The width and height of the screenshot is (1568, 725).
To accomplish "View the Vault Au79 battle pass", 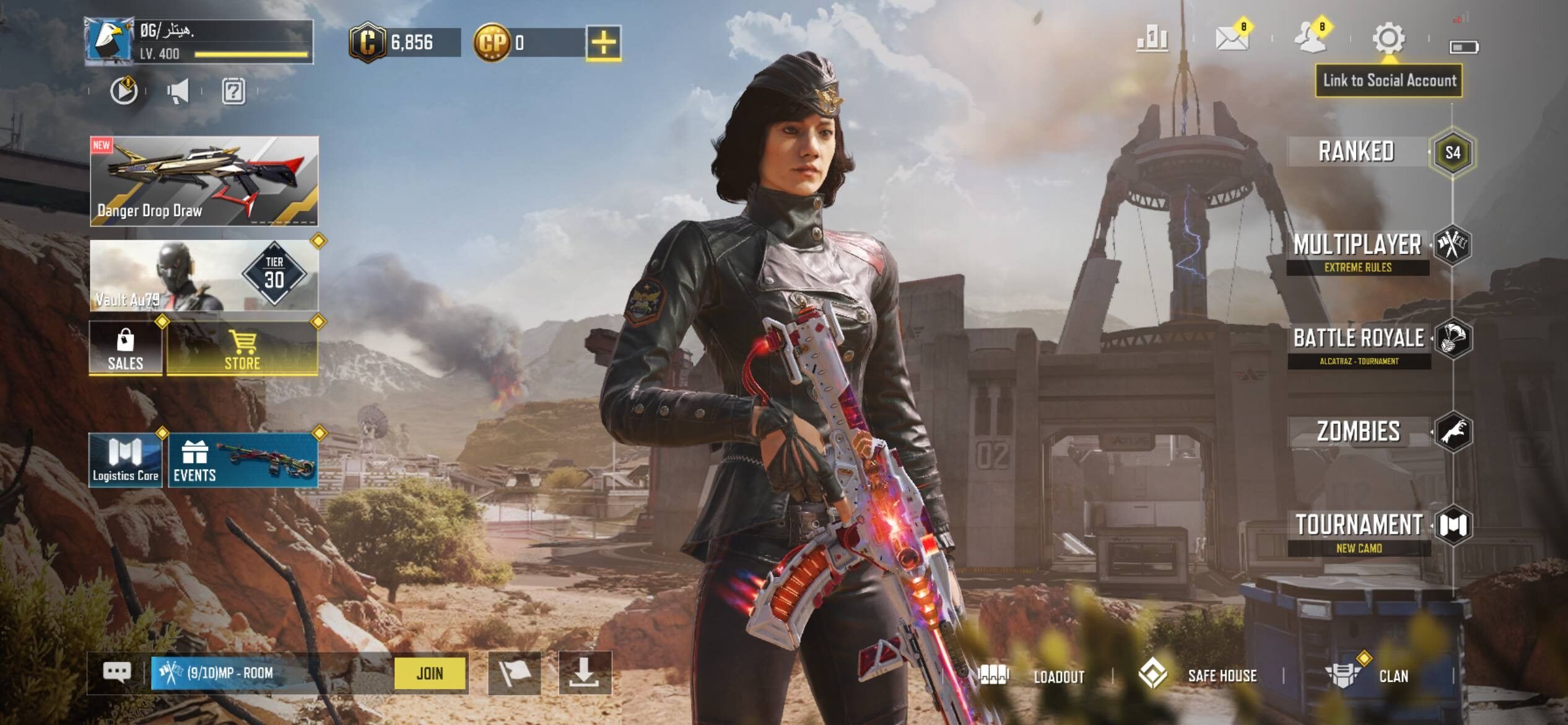I will tap(204, 276).
